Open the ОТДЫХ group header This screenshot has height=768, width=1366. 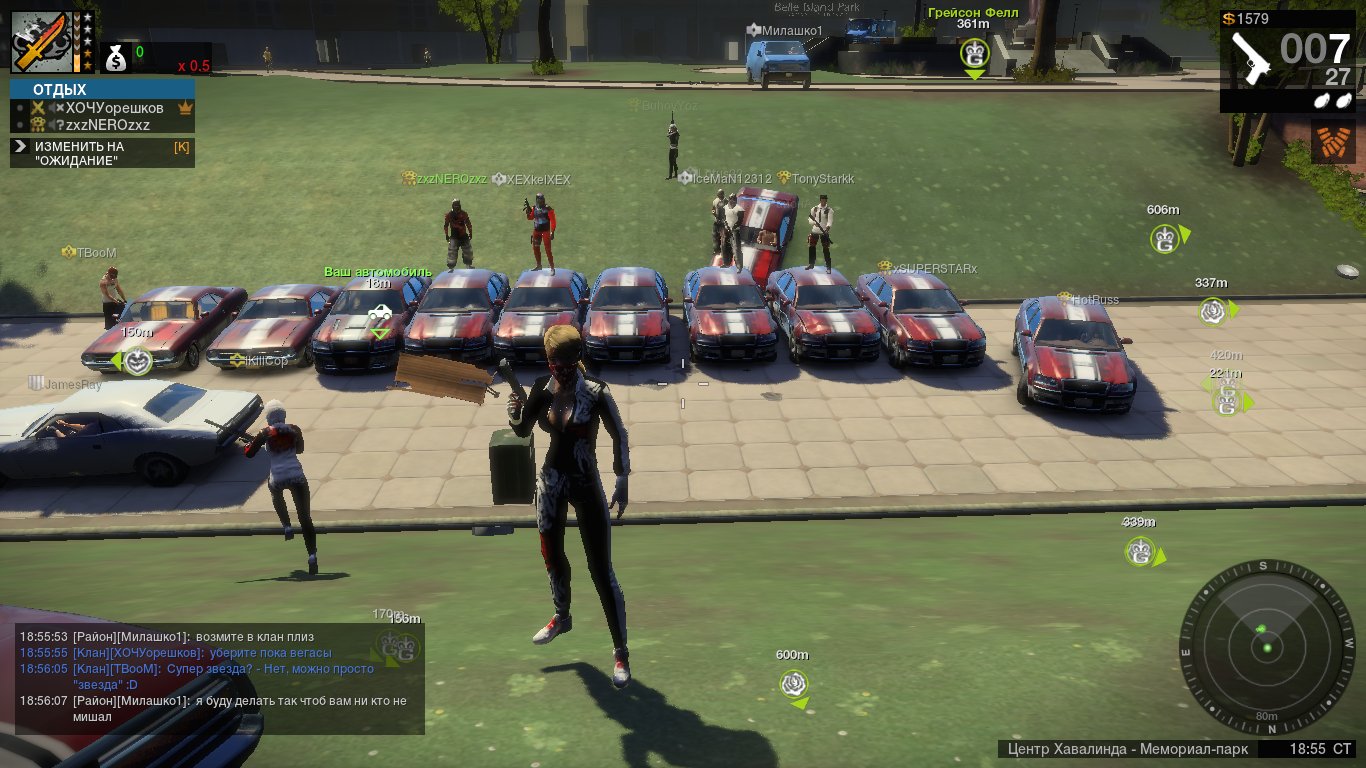102,90
